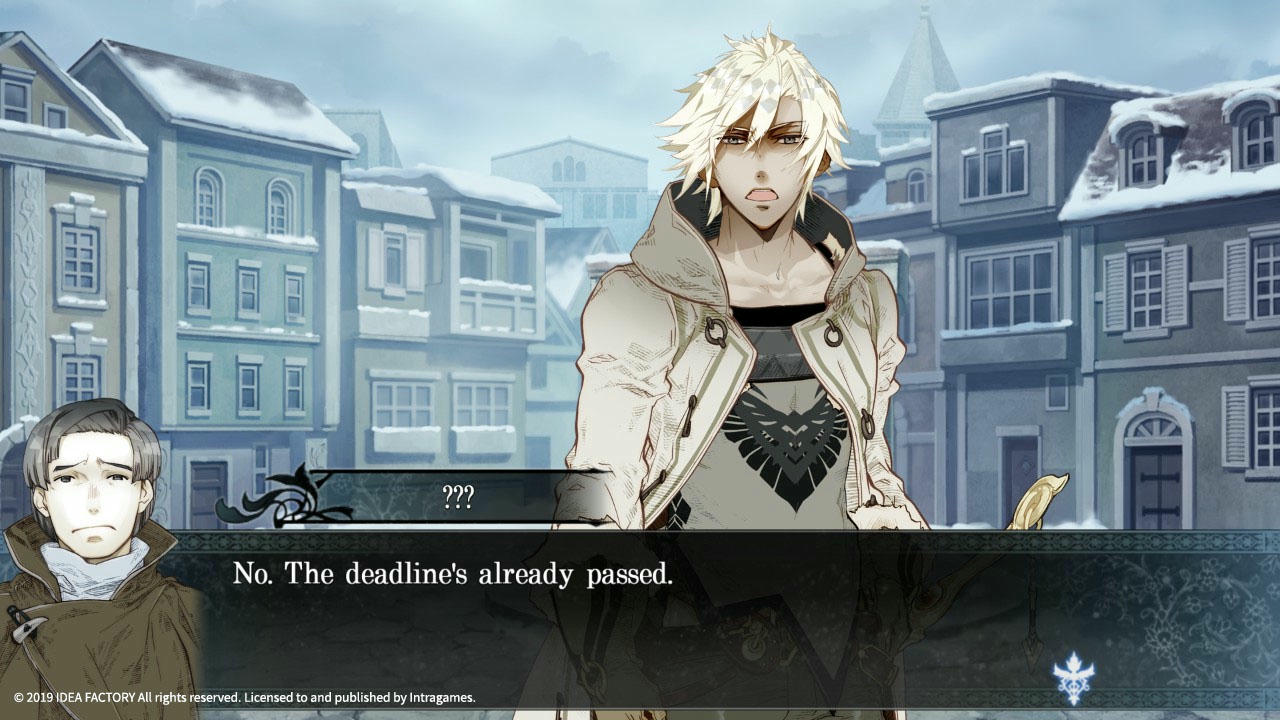Image resolution: width=1280 pixels, height=720 pixels.
Task: Advance the "deadline's already passed" dialogue box
Action: click(640, 610)
